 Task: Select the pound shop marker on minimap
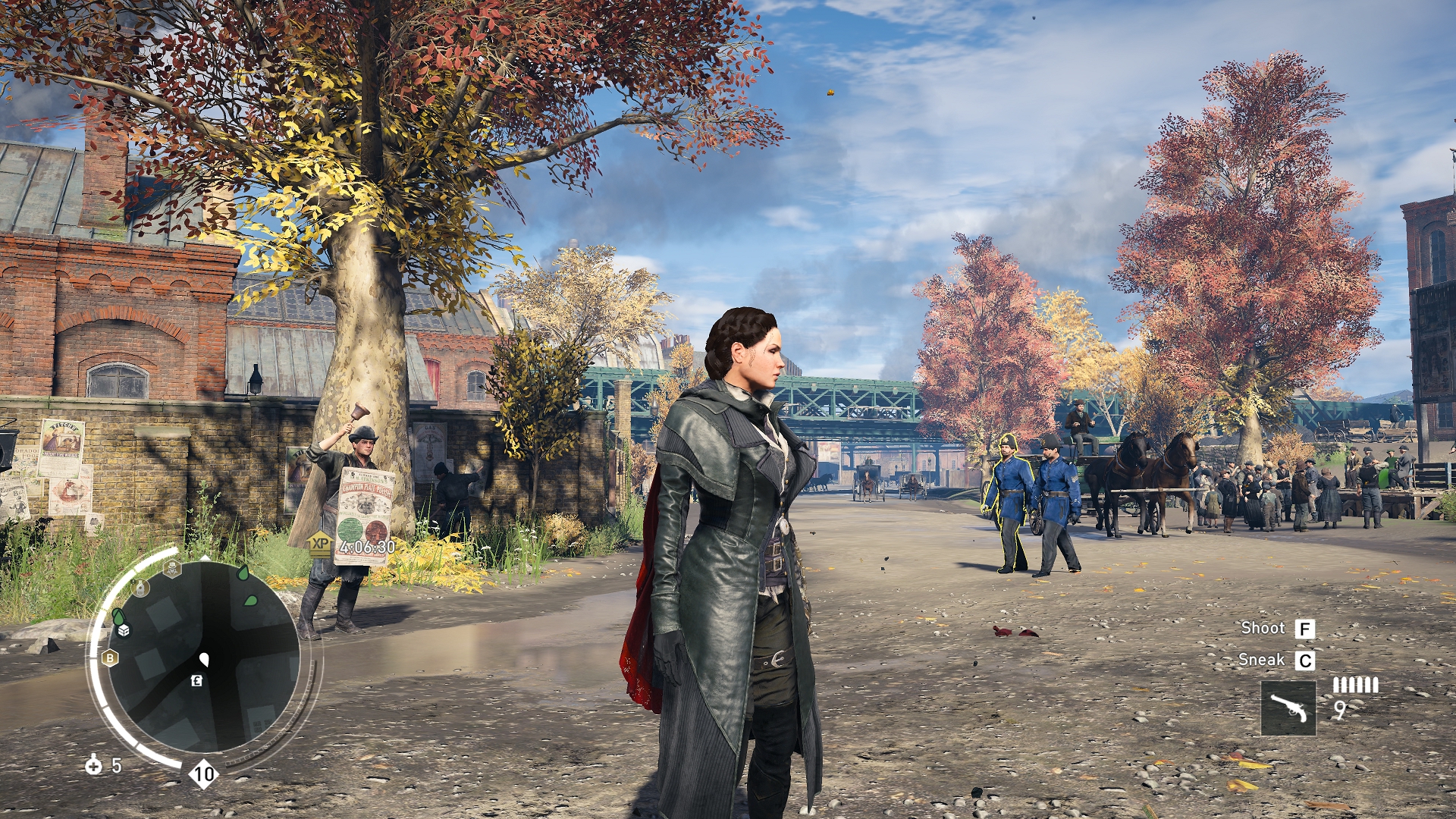tap(196, 680)
